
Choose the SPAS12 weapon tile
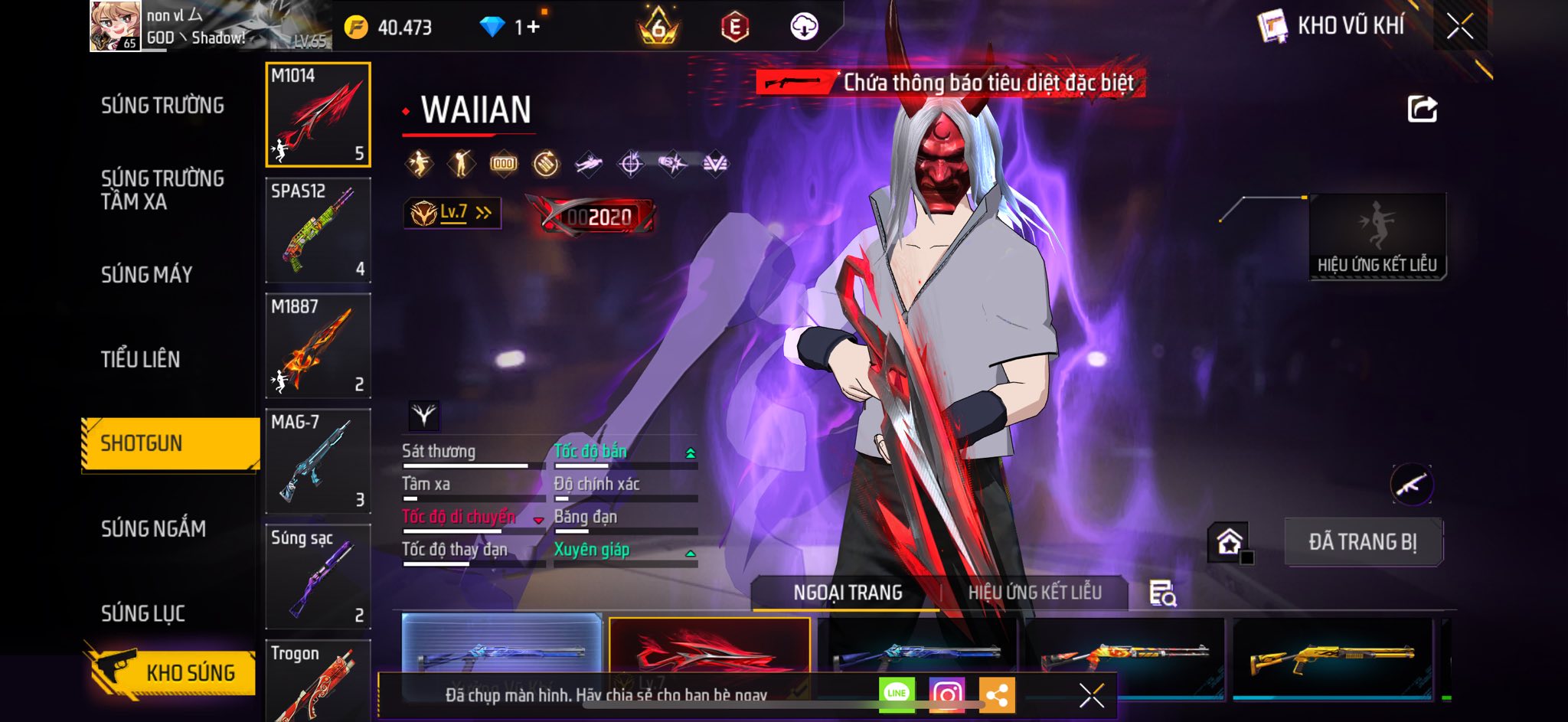coord(318,230)
